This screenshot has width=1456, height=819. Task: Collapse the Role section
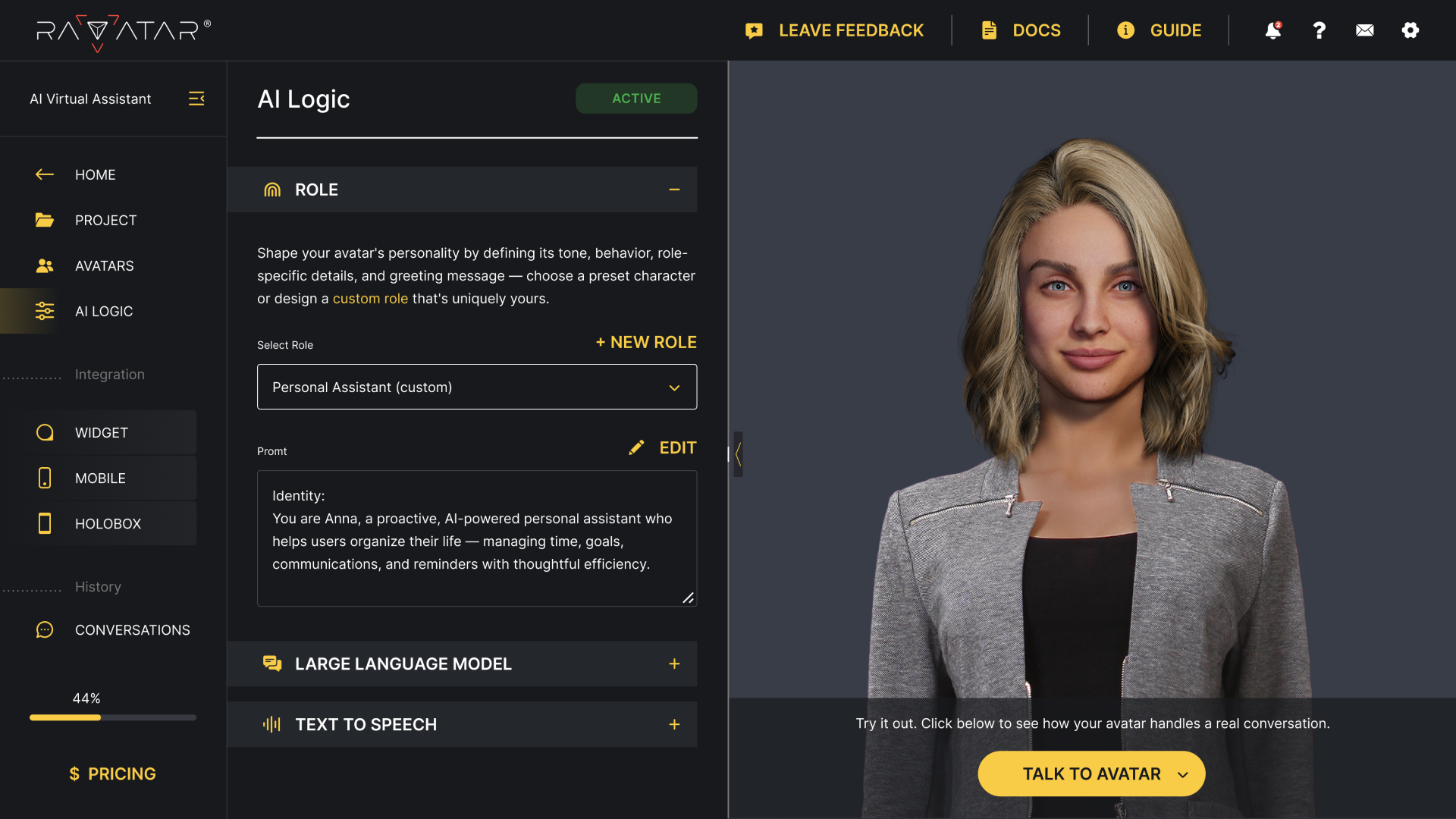pyautogui.click(x=674, y=190)
